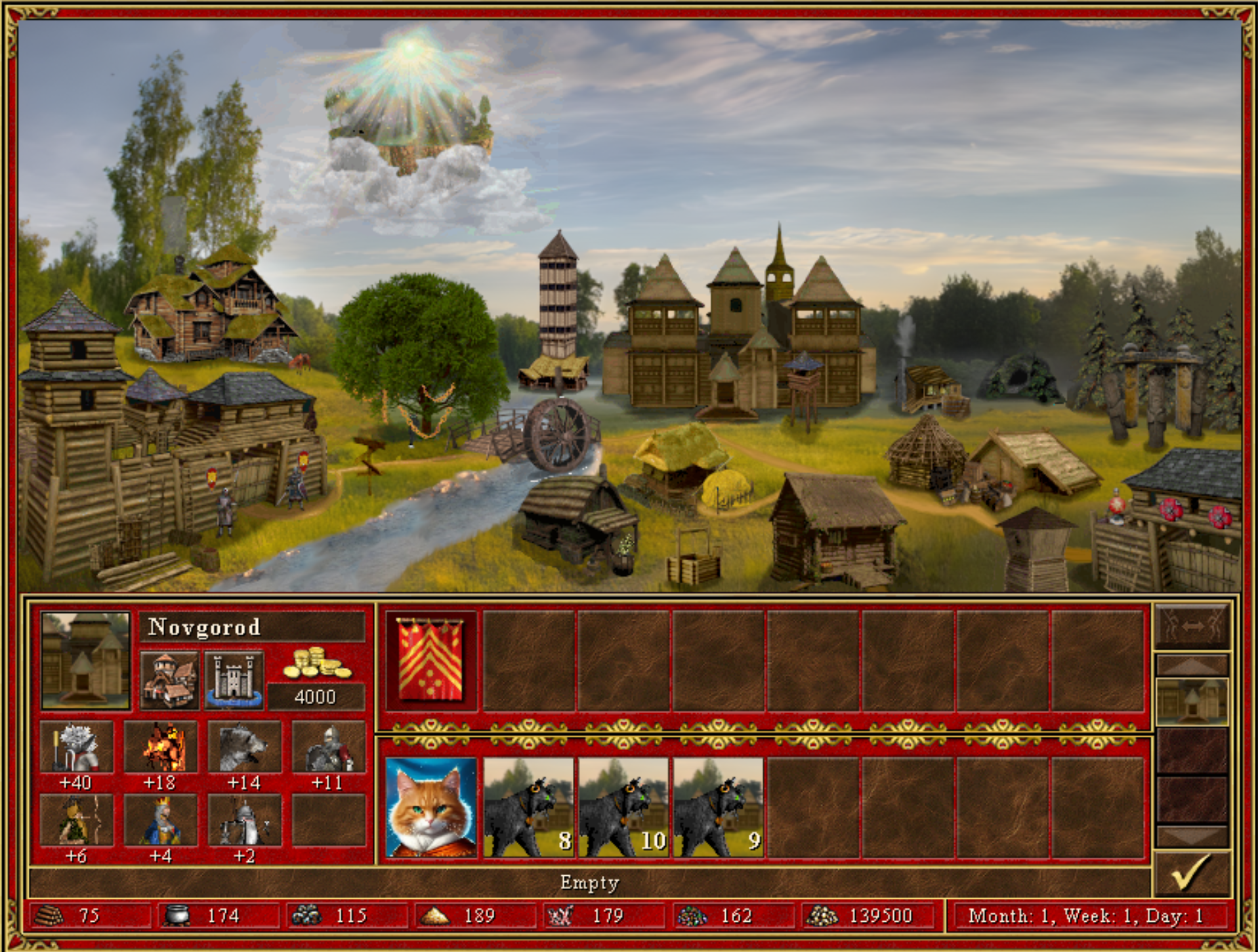Show the archer creature with +6 growth
Viewport: 1258px width, 952px height.
tap(76, 820)
